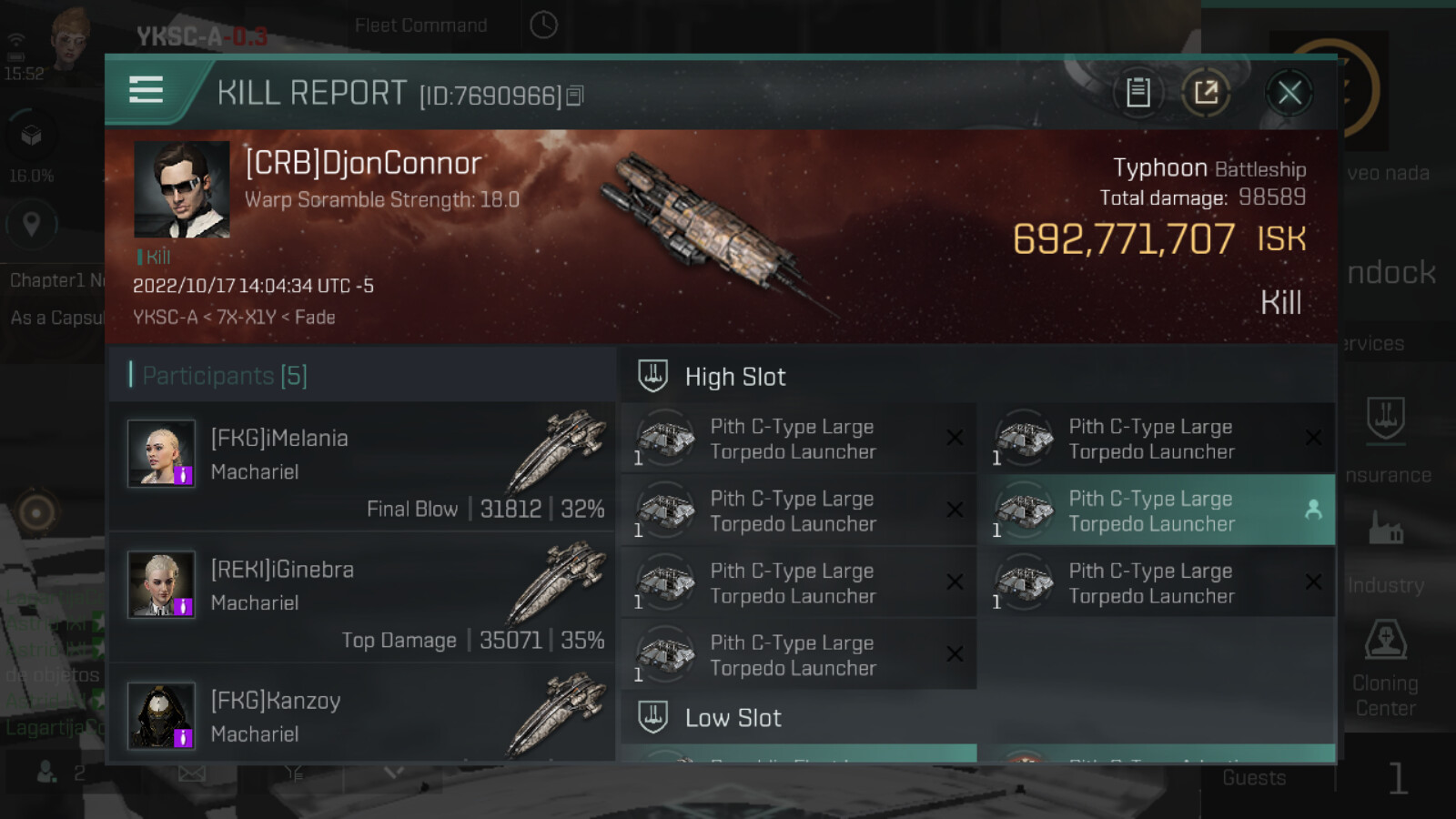The height and width of the screenshot is (819, 1456).
Task: Copy the kill report ID number
Action: [x=575, y=96]
